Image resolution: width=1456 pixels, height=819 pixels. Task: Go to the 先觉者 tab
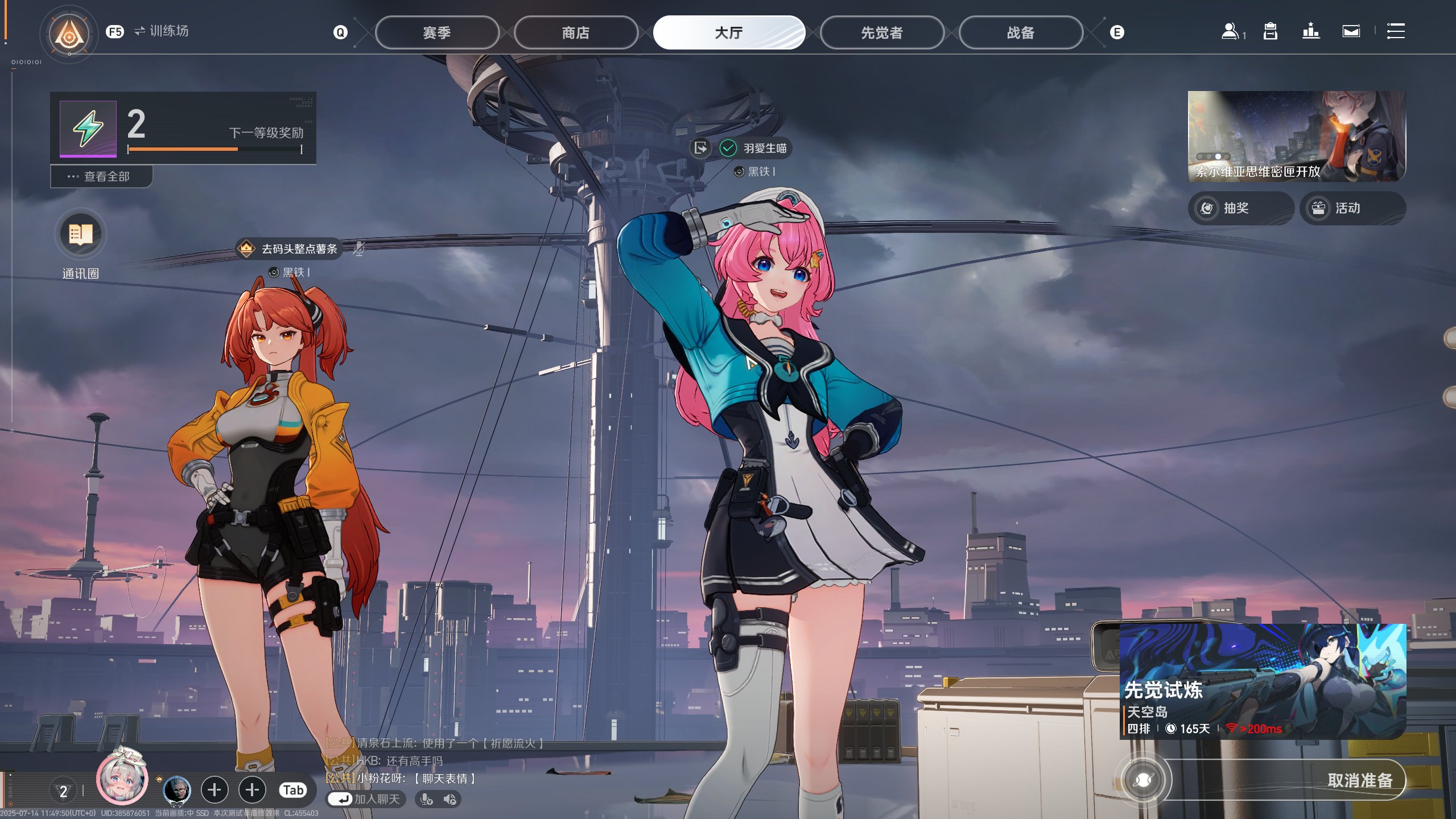pyautogui.click(x=881, y=32)
